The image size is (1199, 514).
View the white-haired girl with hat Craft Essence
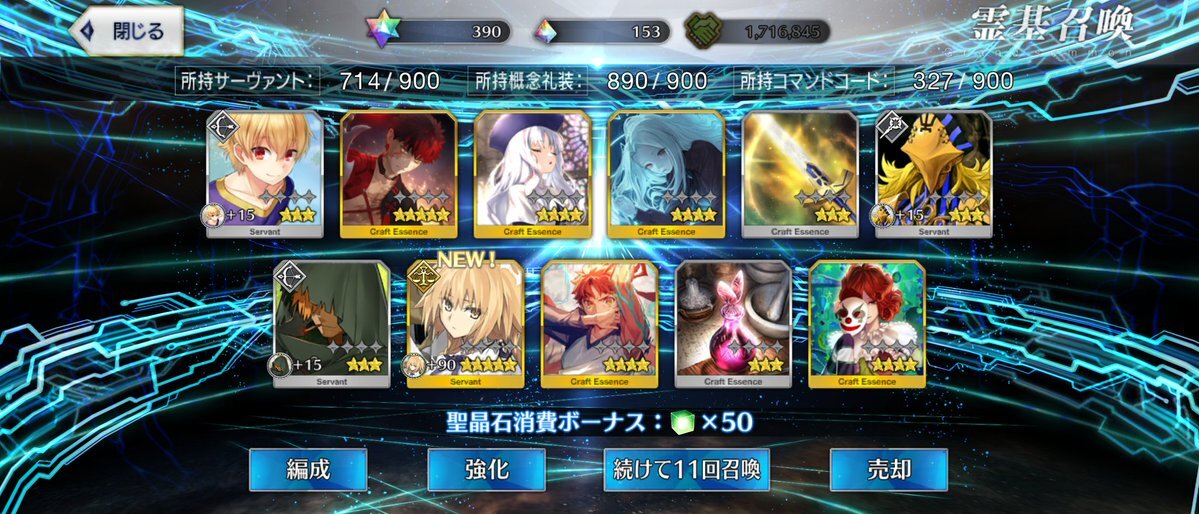532,174
